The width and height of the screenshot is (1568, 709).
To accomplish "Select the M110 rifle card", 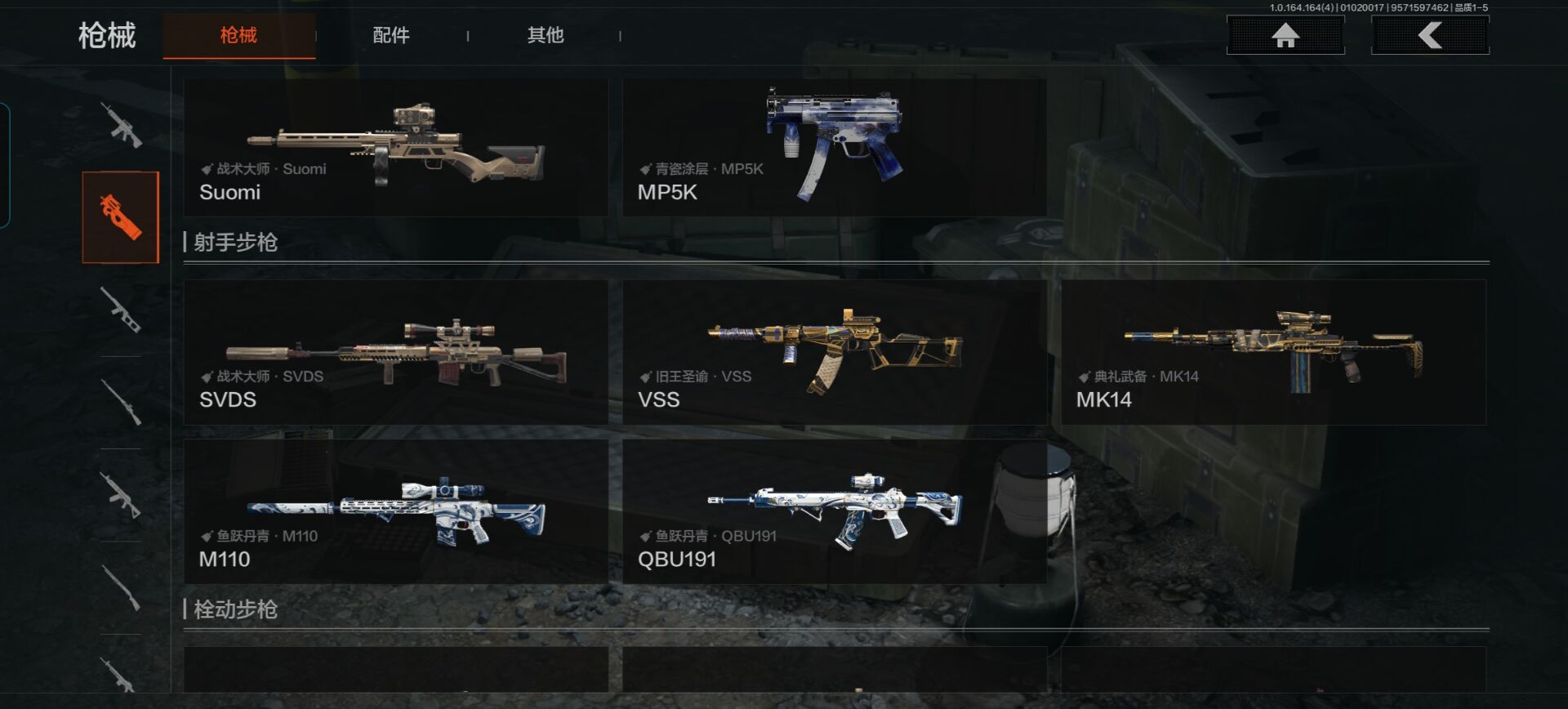I will pos(395,511).
